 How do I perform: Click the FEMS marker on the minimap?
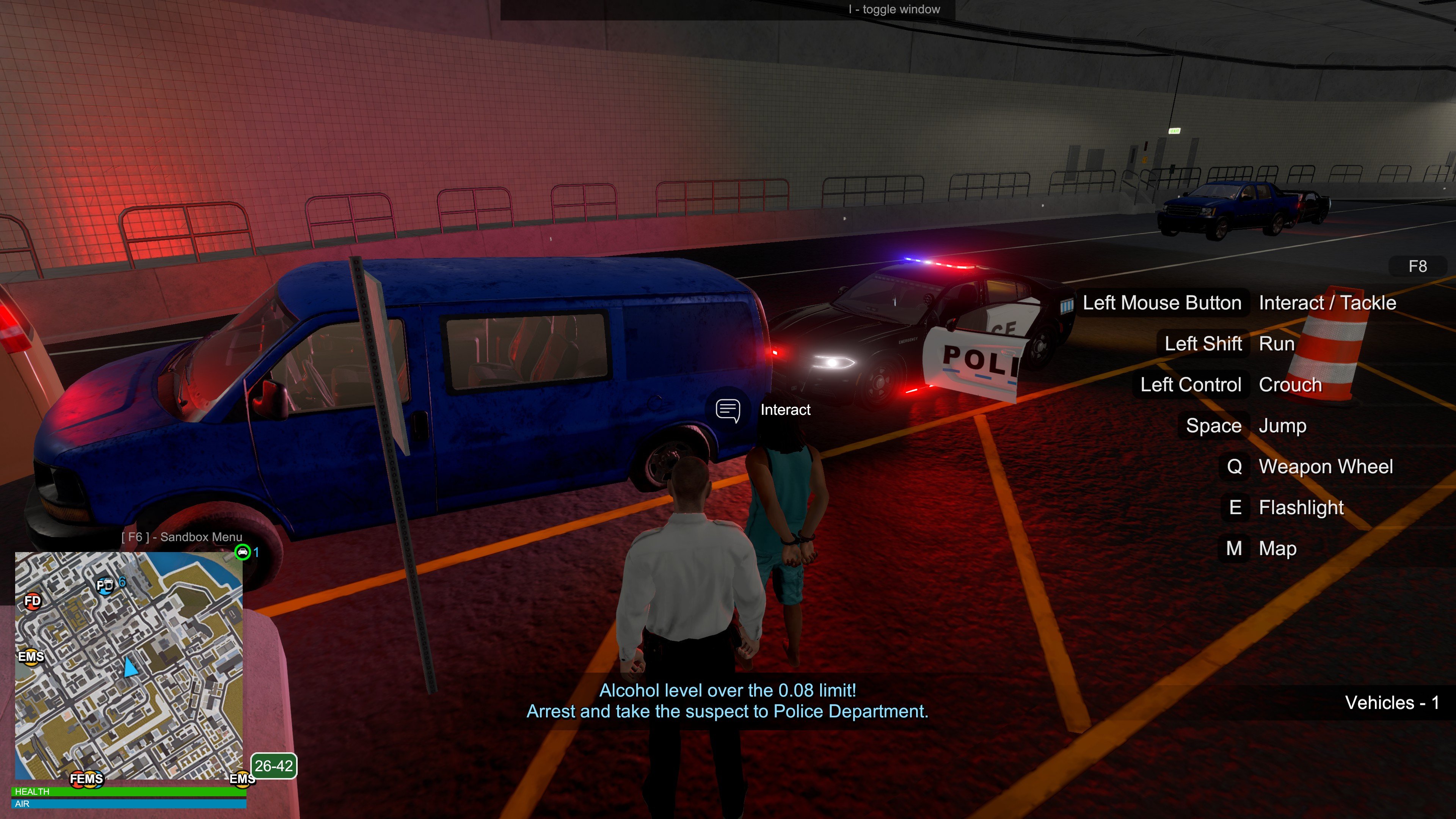pyautogui.click(x=86, y=779)
